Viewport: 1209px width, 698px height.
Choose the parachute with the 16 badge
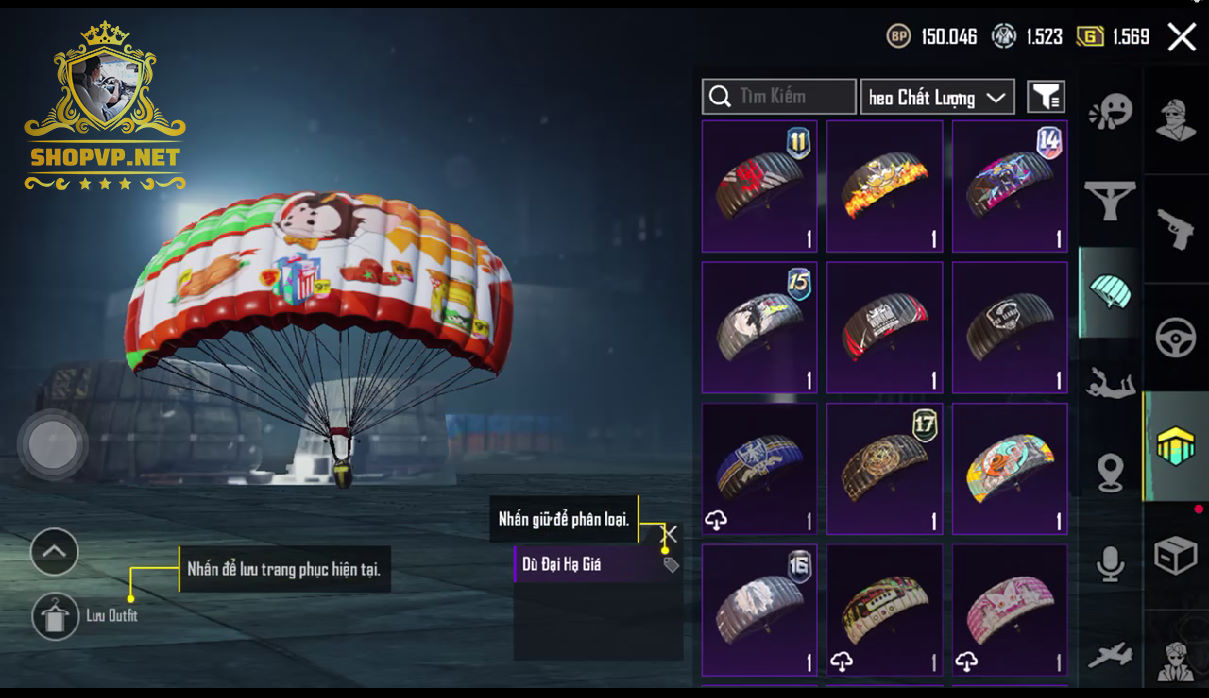pos(760,610)
